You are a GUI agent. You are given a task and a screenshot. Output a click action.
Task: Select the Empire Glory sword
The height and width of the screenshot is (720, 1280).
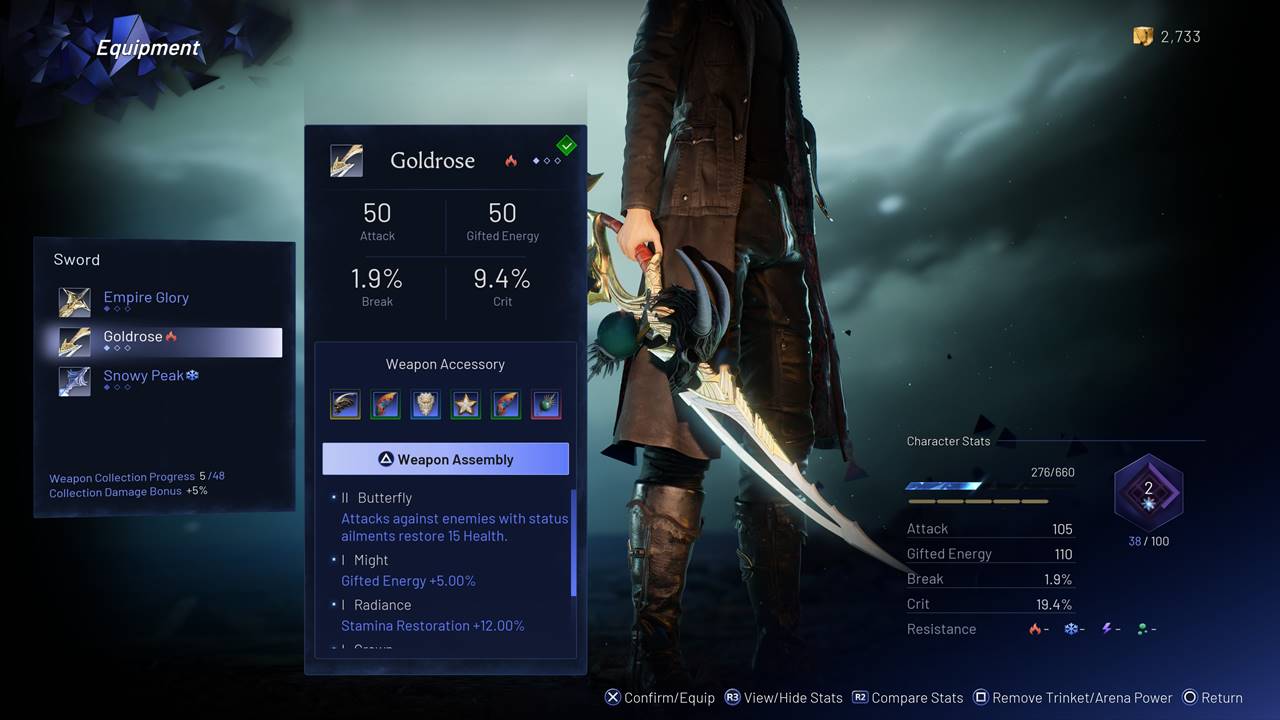(146, 298)
